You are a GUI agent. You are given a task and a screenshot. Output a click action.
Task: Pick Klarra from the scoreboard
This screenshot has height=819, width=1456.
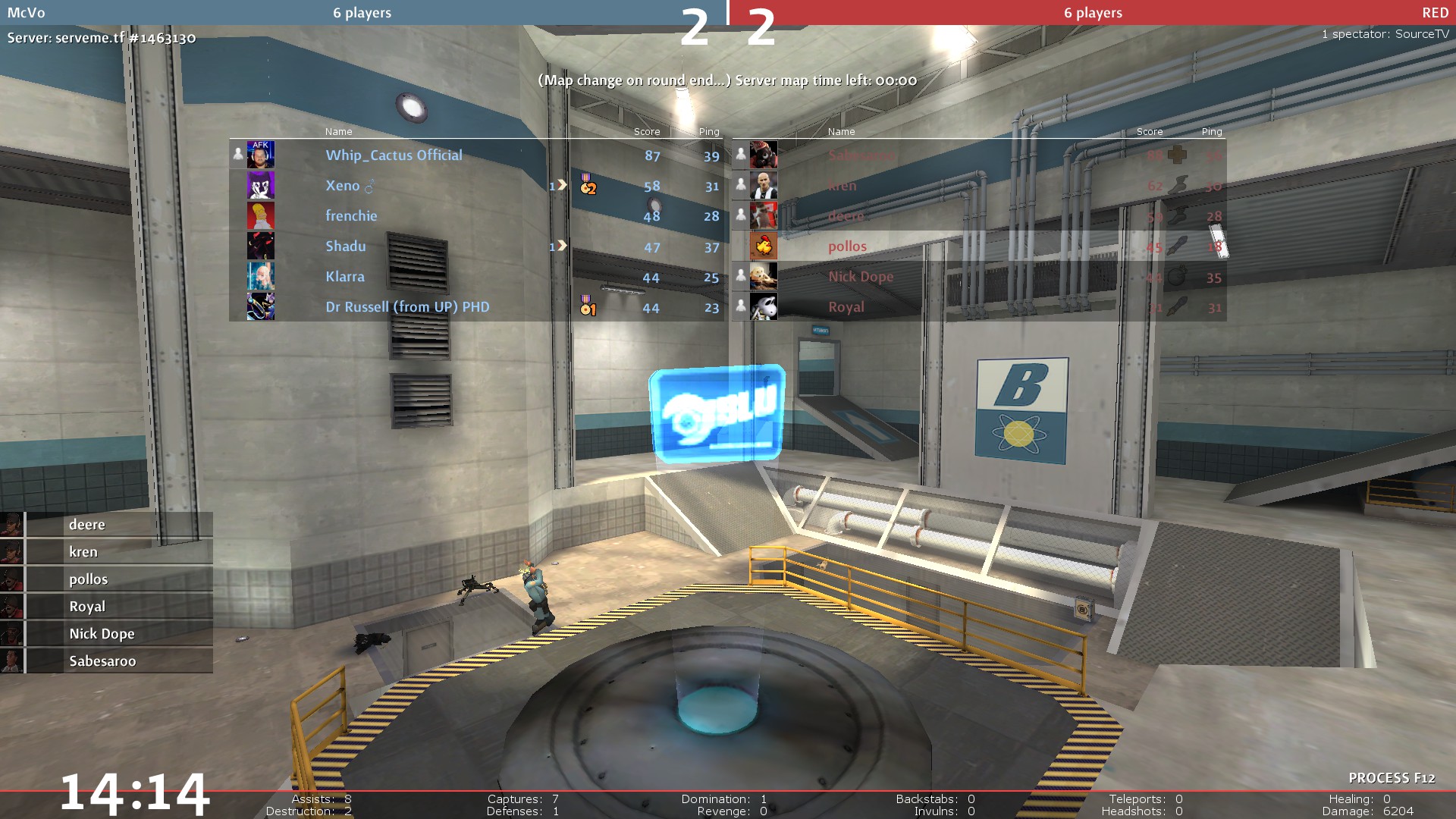(345, 277)
